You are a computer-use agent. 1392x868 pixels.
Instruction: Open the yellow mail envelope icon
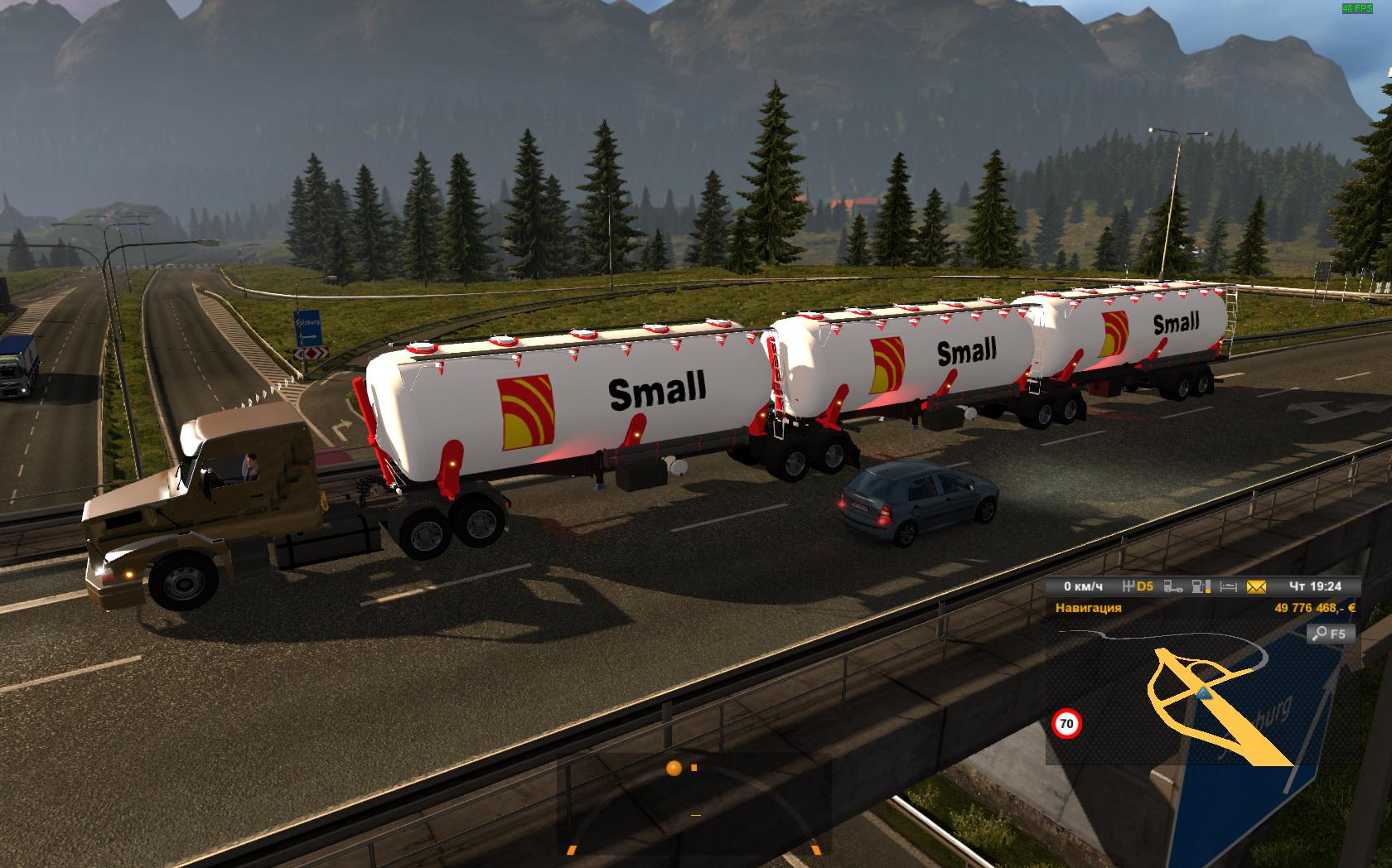[1256, 586]
